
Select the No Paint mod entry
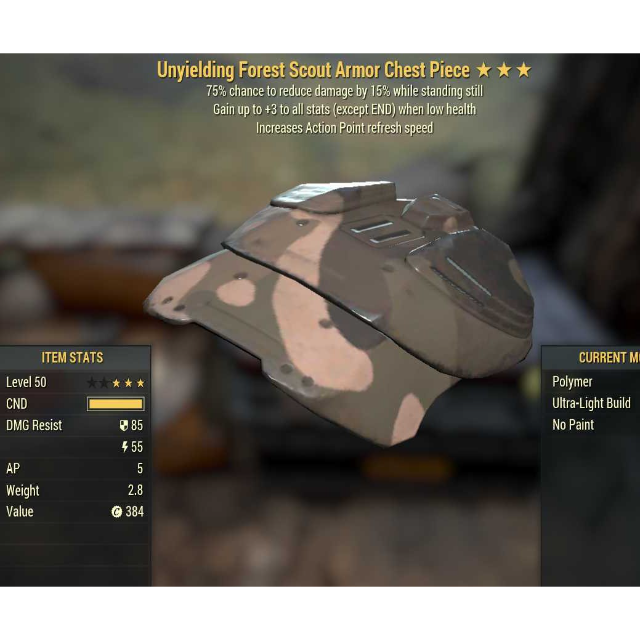573,424
